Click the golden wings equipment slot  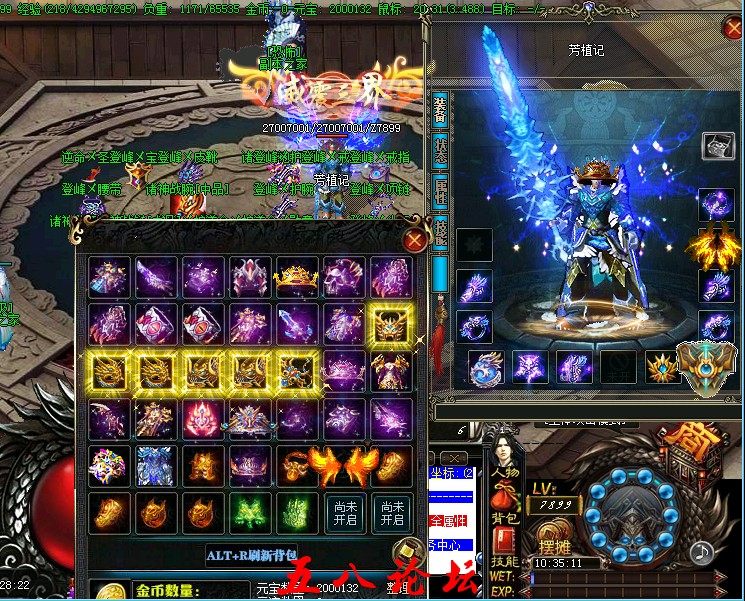click(710, 245)
